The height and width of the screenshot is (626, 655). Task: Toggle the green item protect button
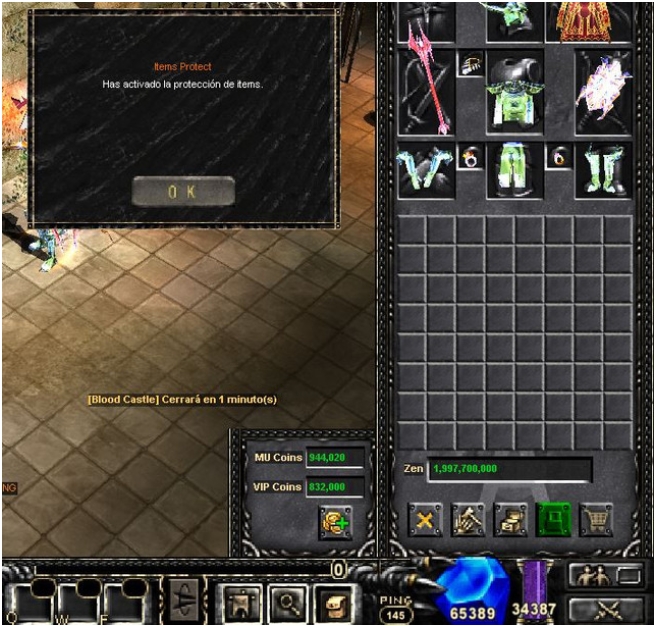tap(554, 520)
